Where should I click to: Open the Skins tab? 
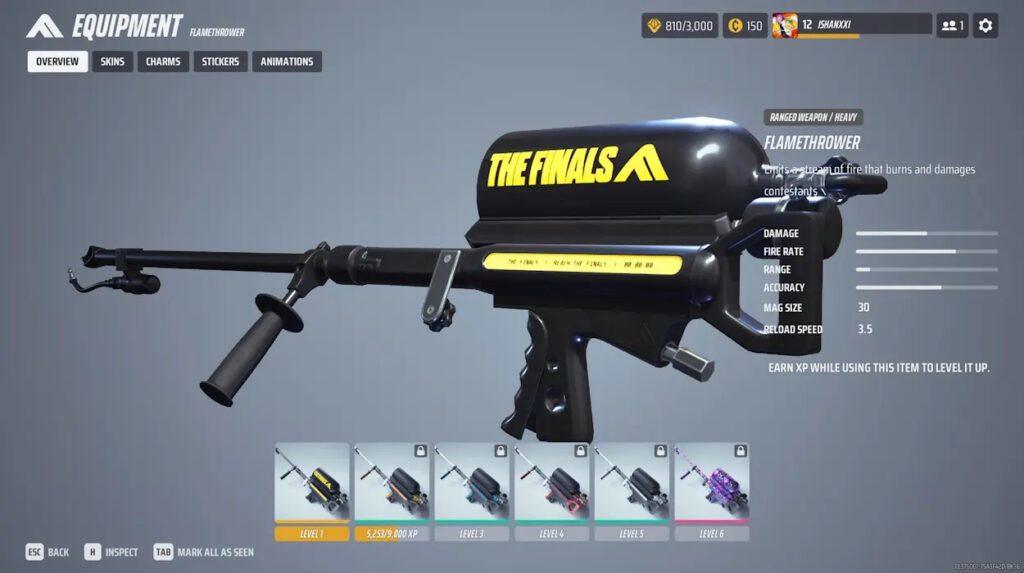tap(113, 62)
